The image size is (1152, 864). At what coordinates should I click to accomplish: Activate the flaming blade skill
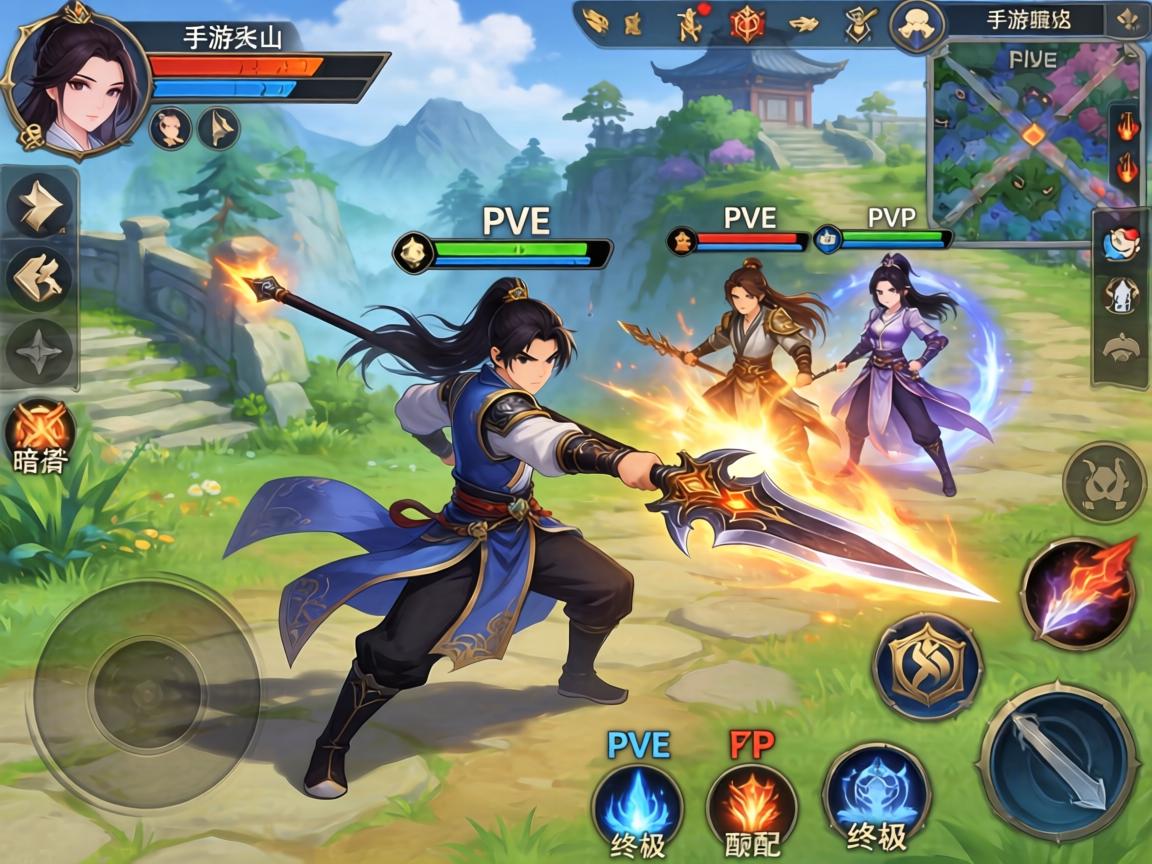pyautogui.click(x=1078, y=592)
